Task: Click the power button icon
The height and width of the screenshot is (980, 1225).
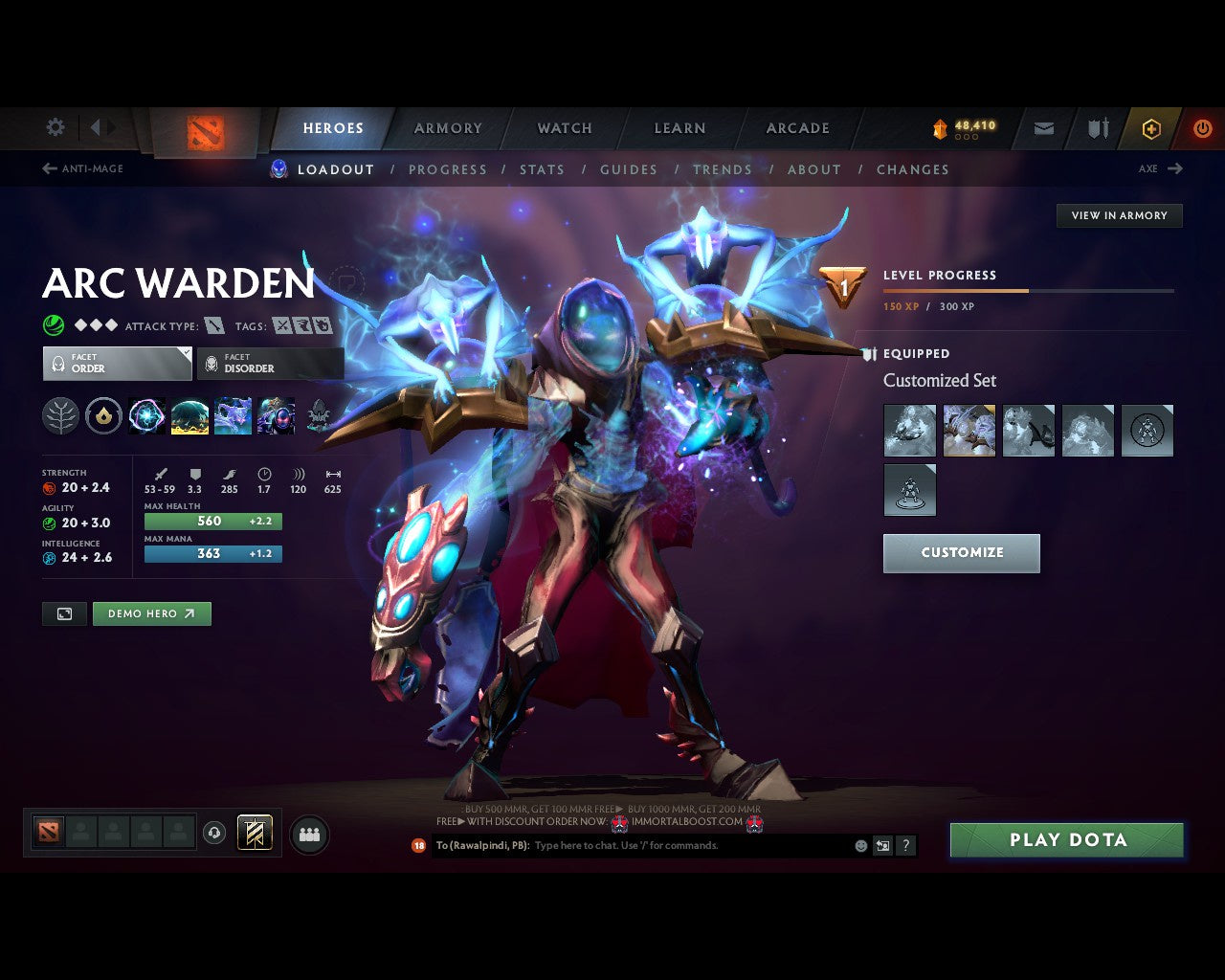Action: tap(1203, 128)
